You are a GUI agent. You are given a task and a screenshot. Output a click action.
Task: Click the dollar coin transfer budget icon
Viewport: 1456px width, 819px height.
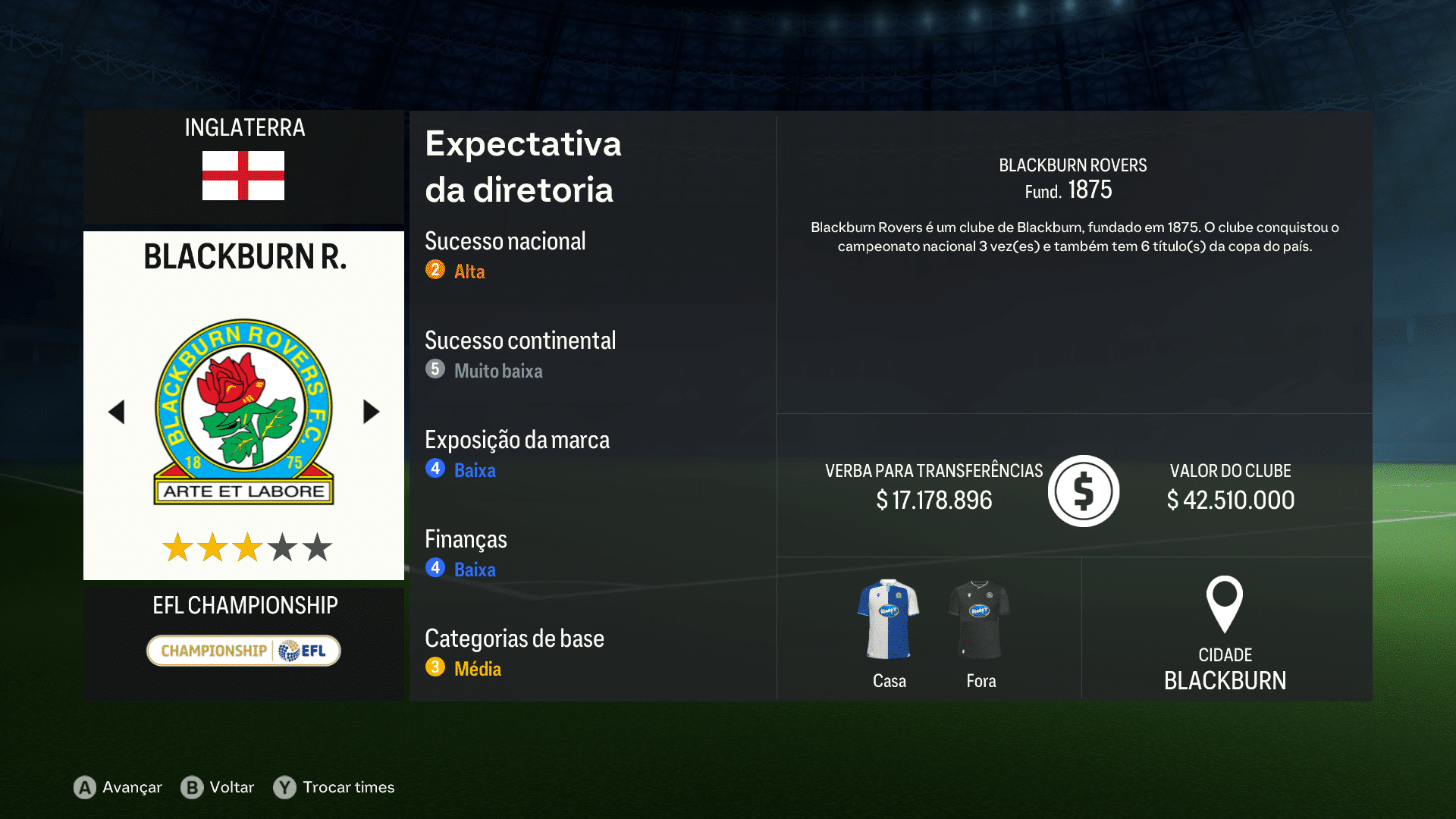pos(1083,491)
